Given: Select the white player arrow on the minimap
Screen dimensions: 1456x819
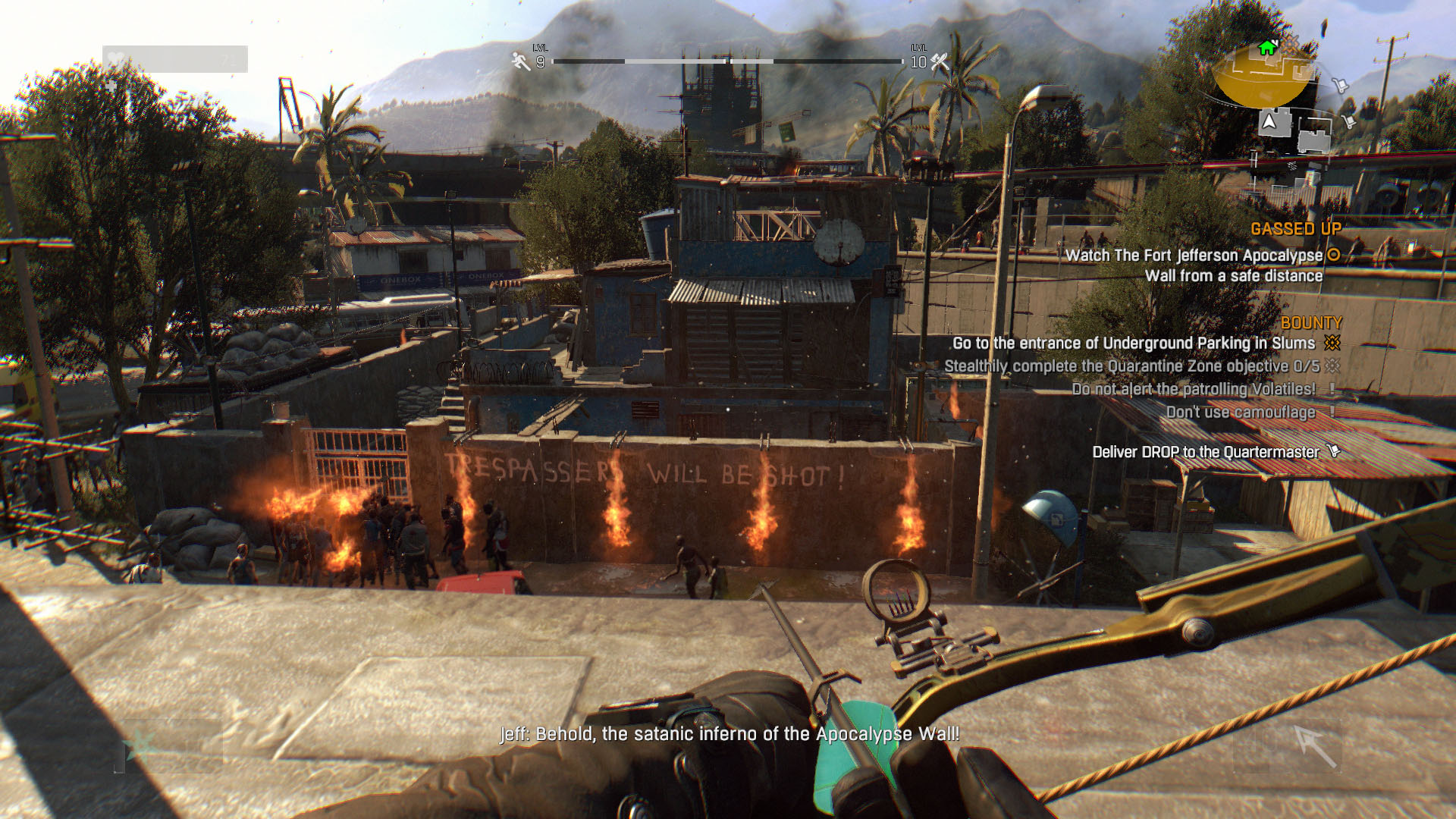Looking at the screenshot, I should (x=1269, y=121).
